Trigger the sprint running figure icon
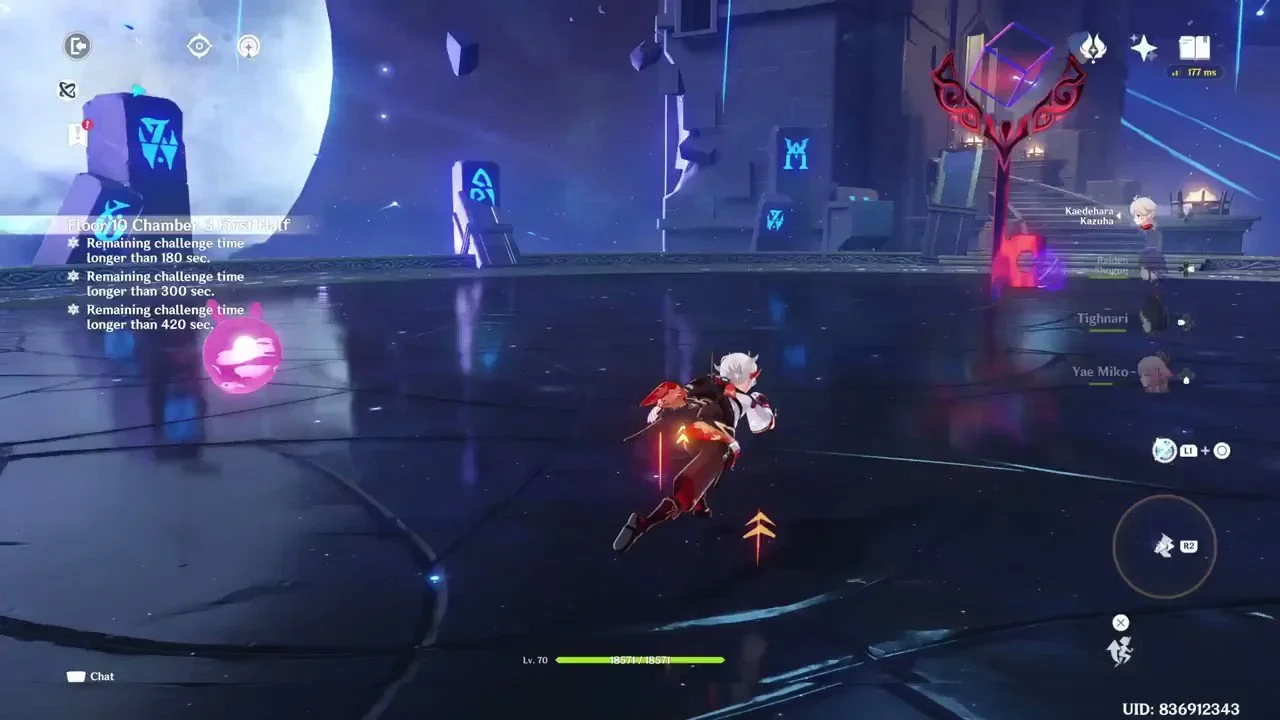Viewport: 1280px width, 720px height. tap(1121, 652)
